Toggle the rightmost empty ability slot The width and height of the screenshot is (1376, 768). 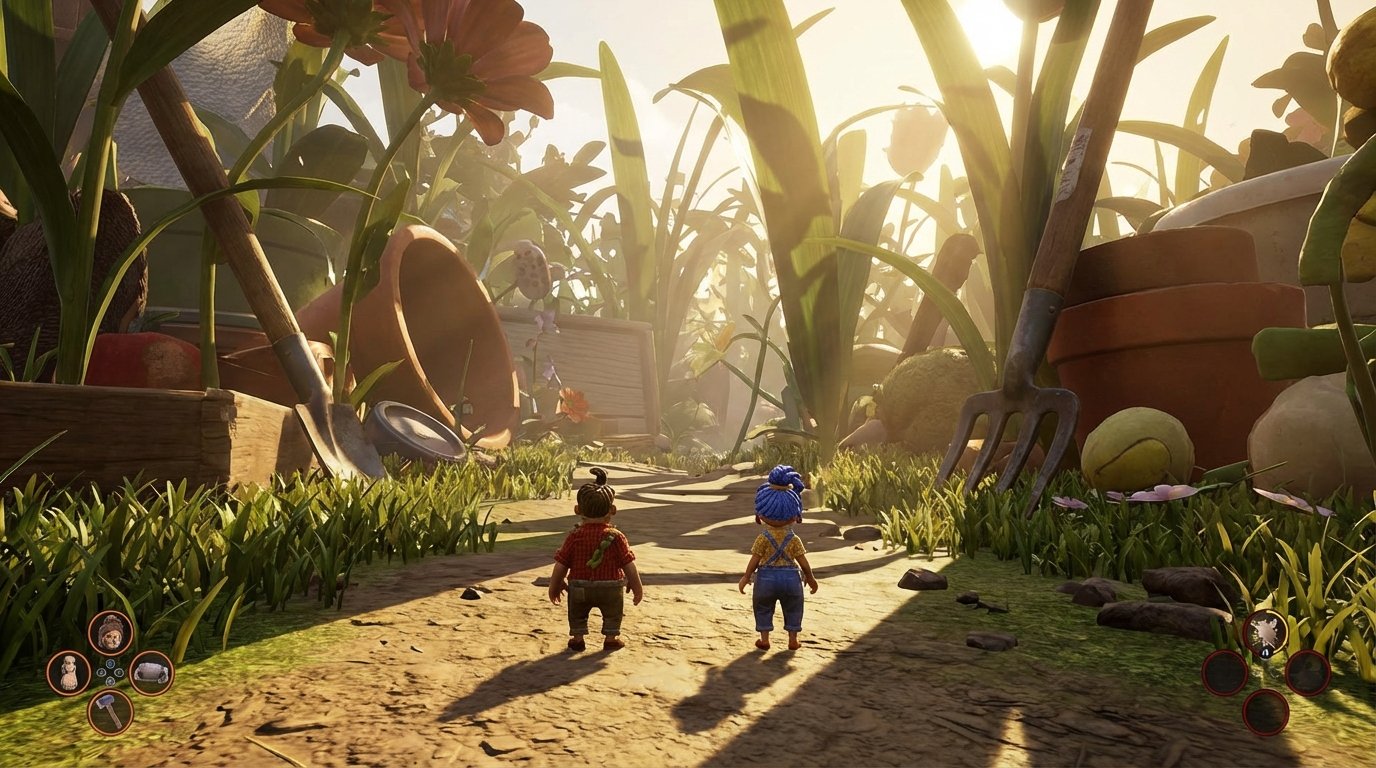(1307, 674)
